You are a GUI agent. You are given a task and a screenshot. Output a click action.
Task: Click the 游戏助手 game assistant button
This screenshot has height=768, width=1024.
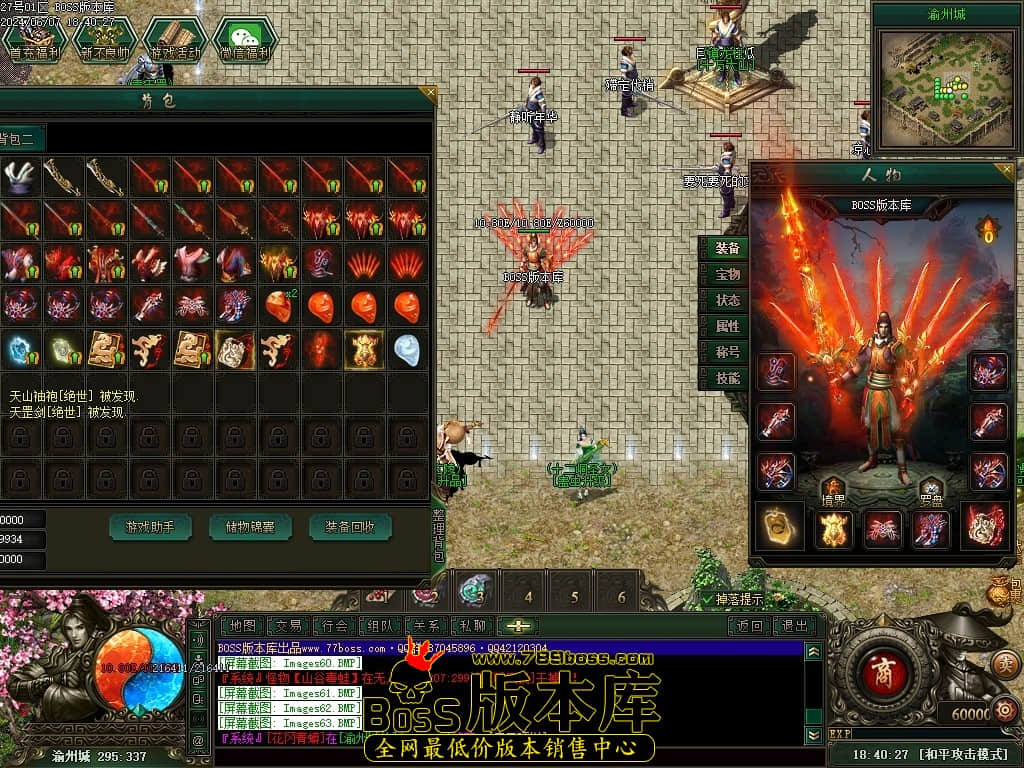pyautogui.click(x=150, y=526)
